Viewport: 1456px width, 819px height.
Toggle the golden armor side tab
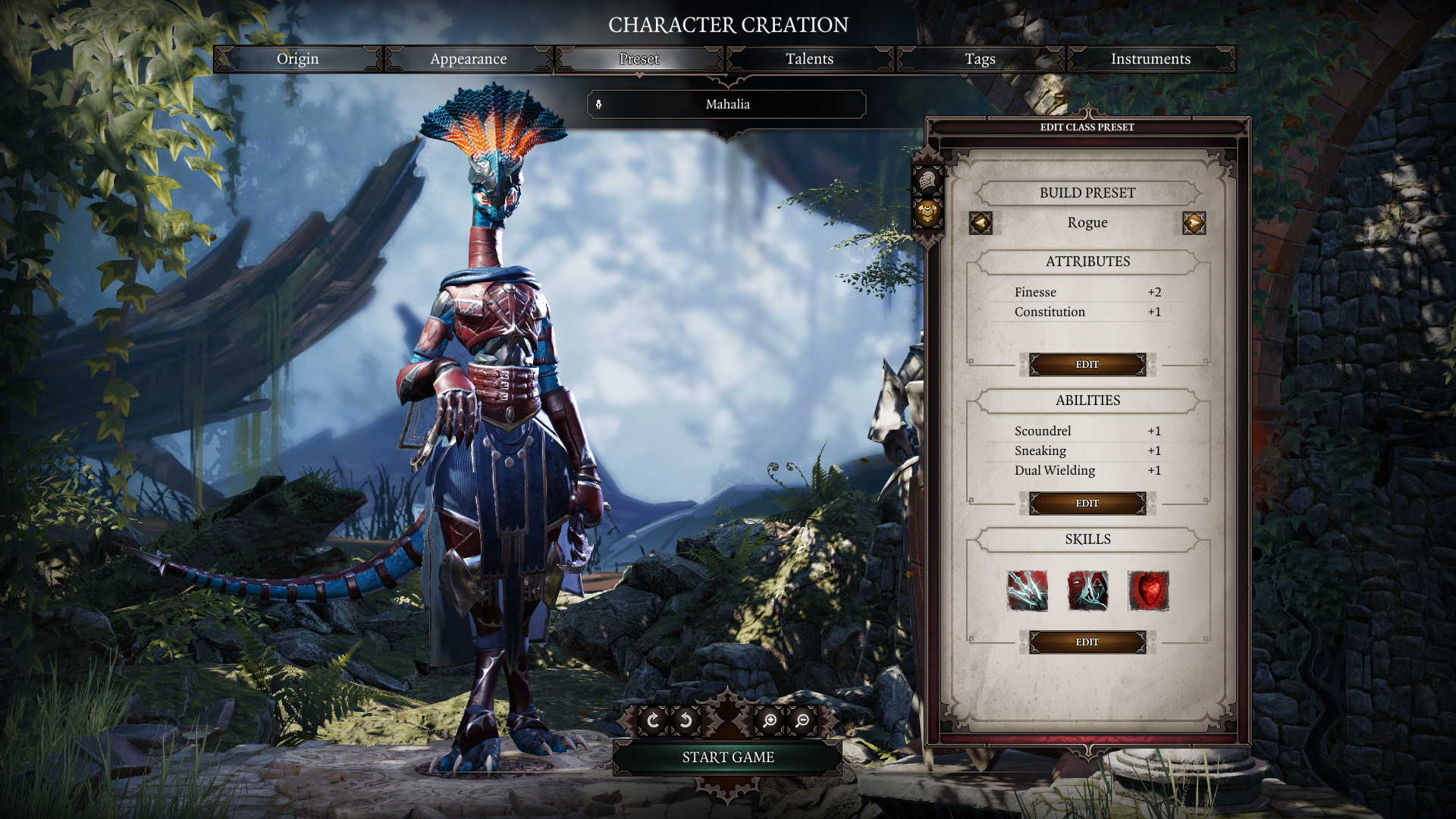tap(927, 214)
